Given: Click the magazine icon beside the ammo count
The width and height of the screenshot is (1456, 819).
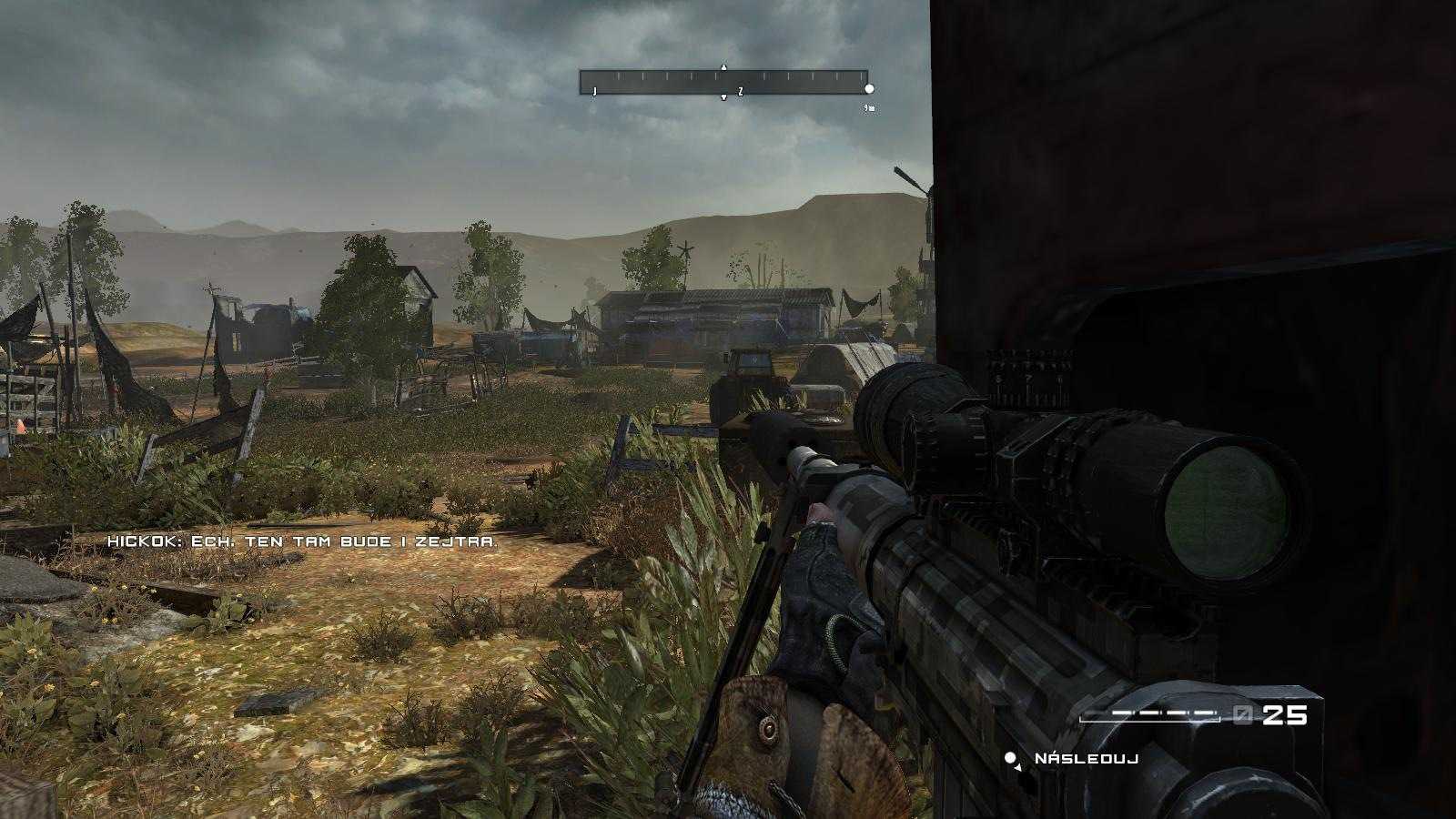Looking at the screenshot, I should (1243, 714).
